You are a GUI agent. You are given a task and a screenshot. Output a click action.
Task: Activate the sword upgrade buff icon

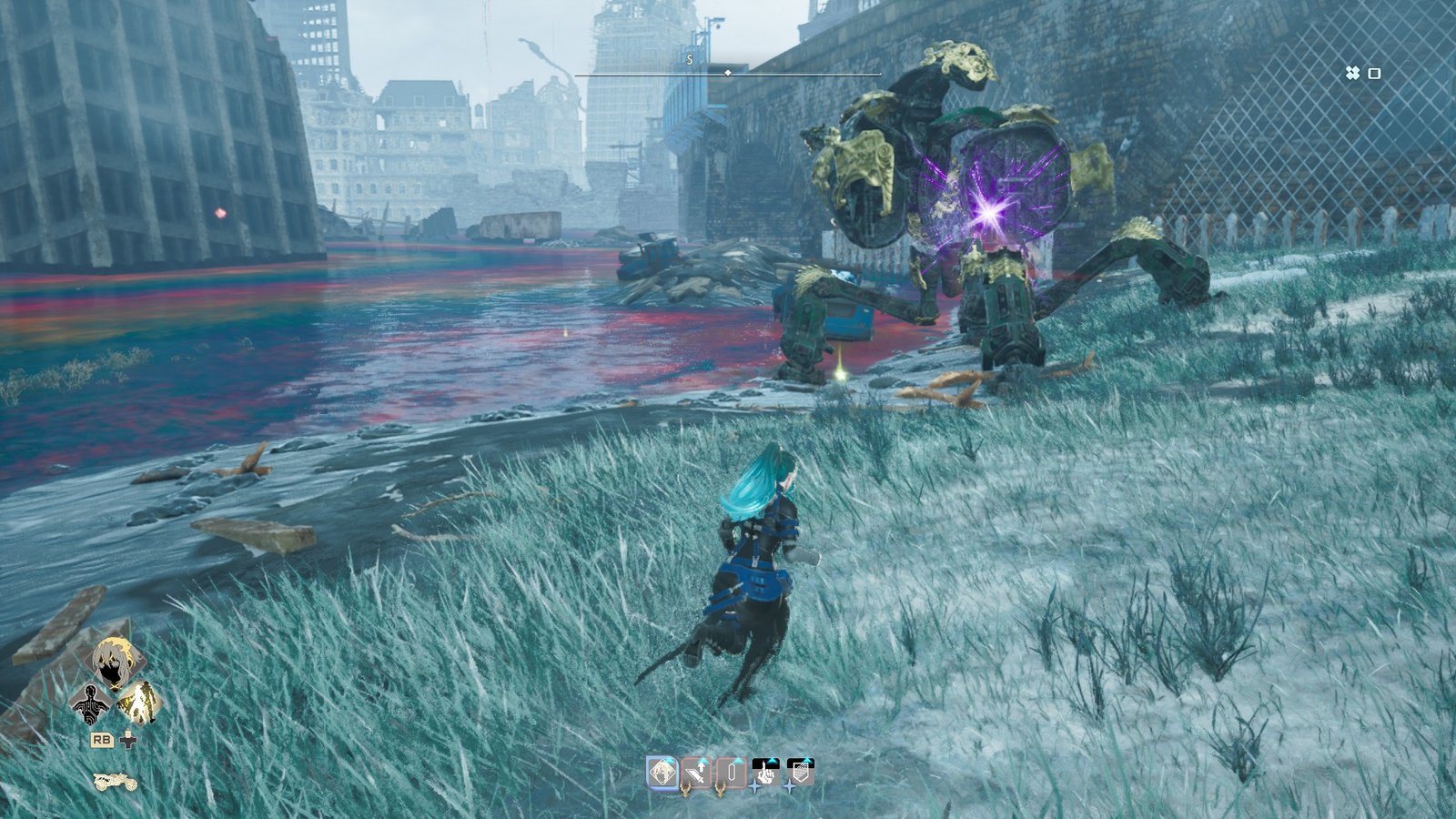[x=695, y=773]
